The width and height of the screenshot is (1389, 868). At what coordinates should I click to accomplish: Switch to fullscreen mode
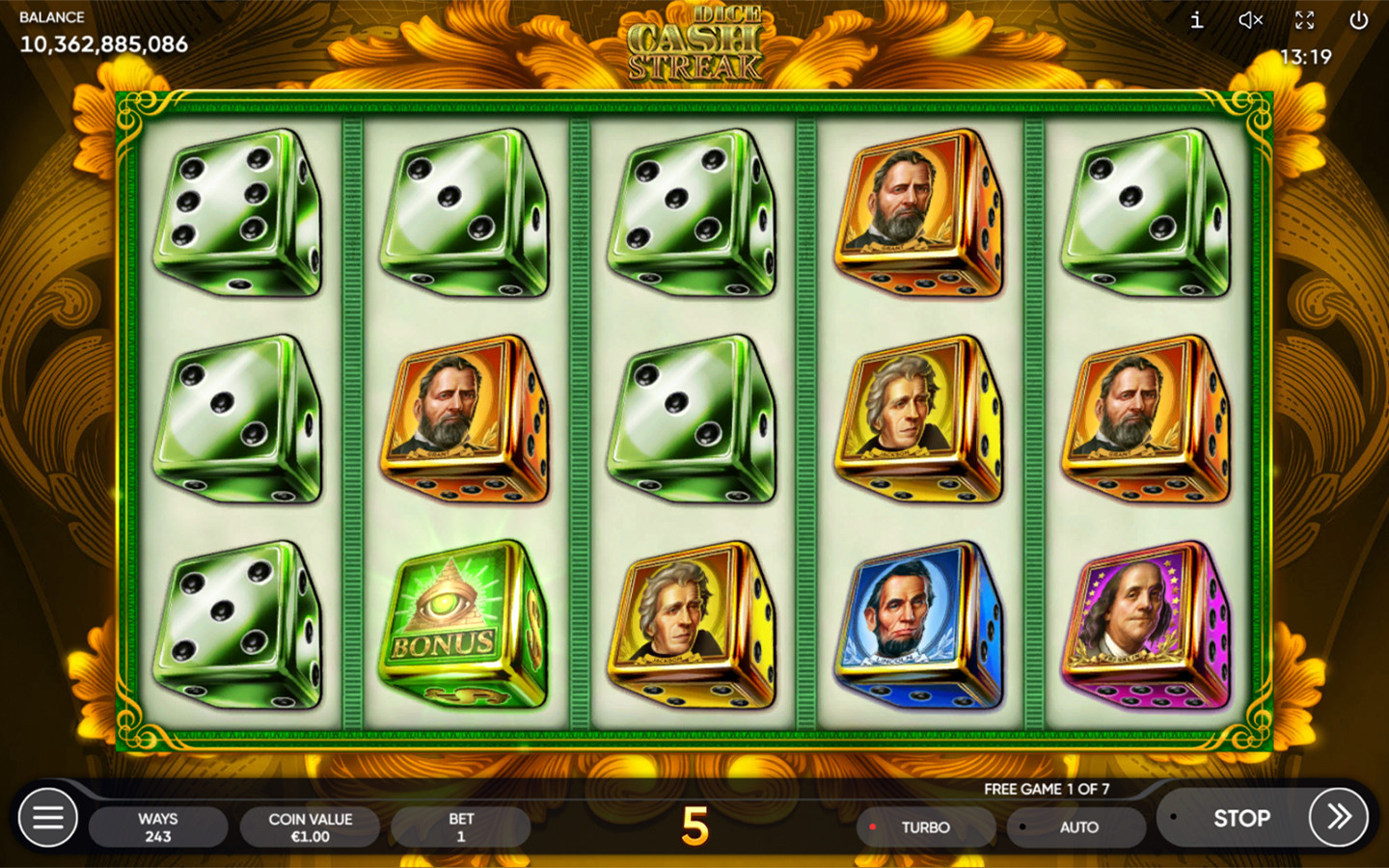pos(1304,20)
